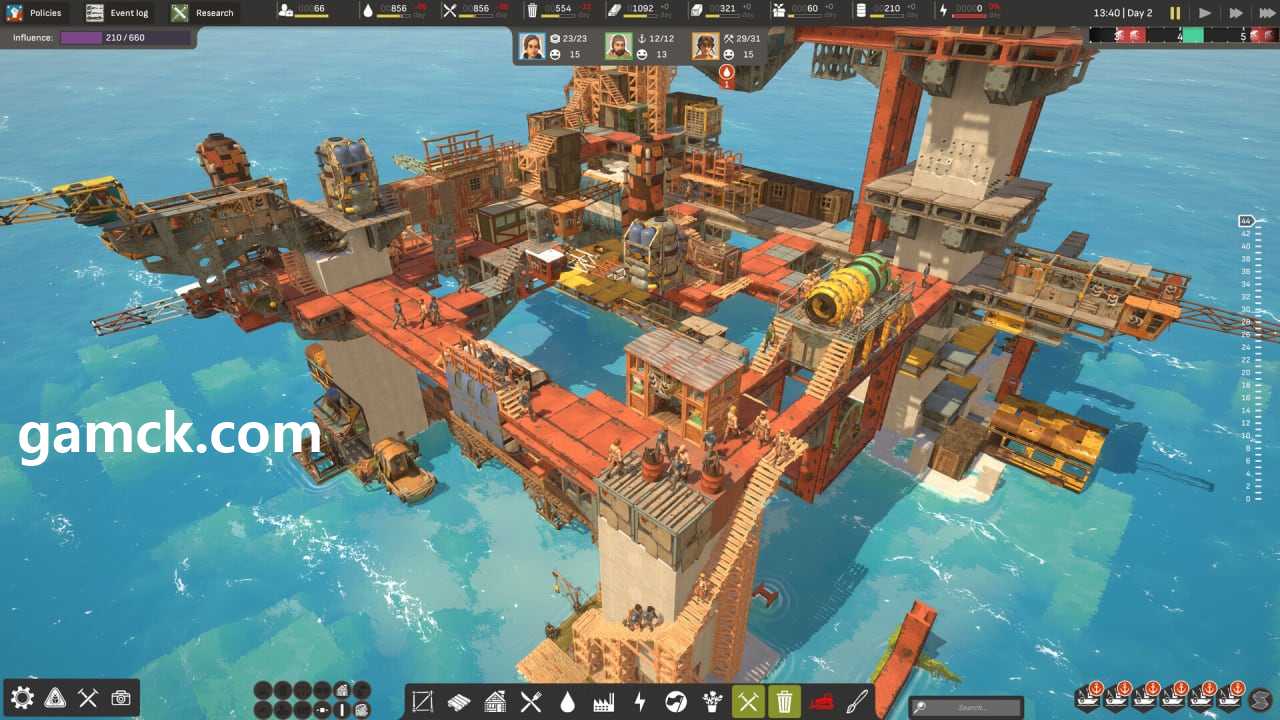This screenshot has width=1280, height=720.
Task: Open the Research menu
Action: (x=203, y=13)
